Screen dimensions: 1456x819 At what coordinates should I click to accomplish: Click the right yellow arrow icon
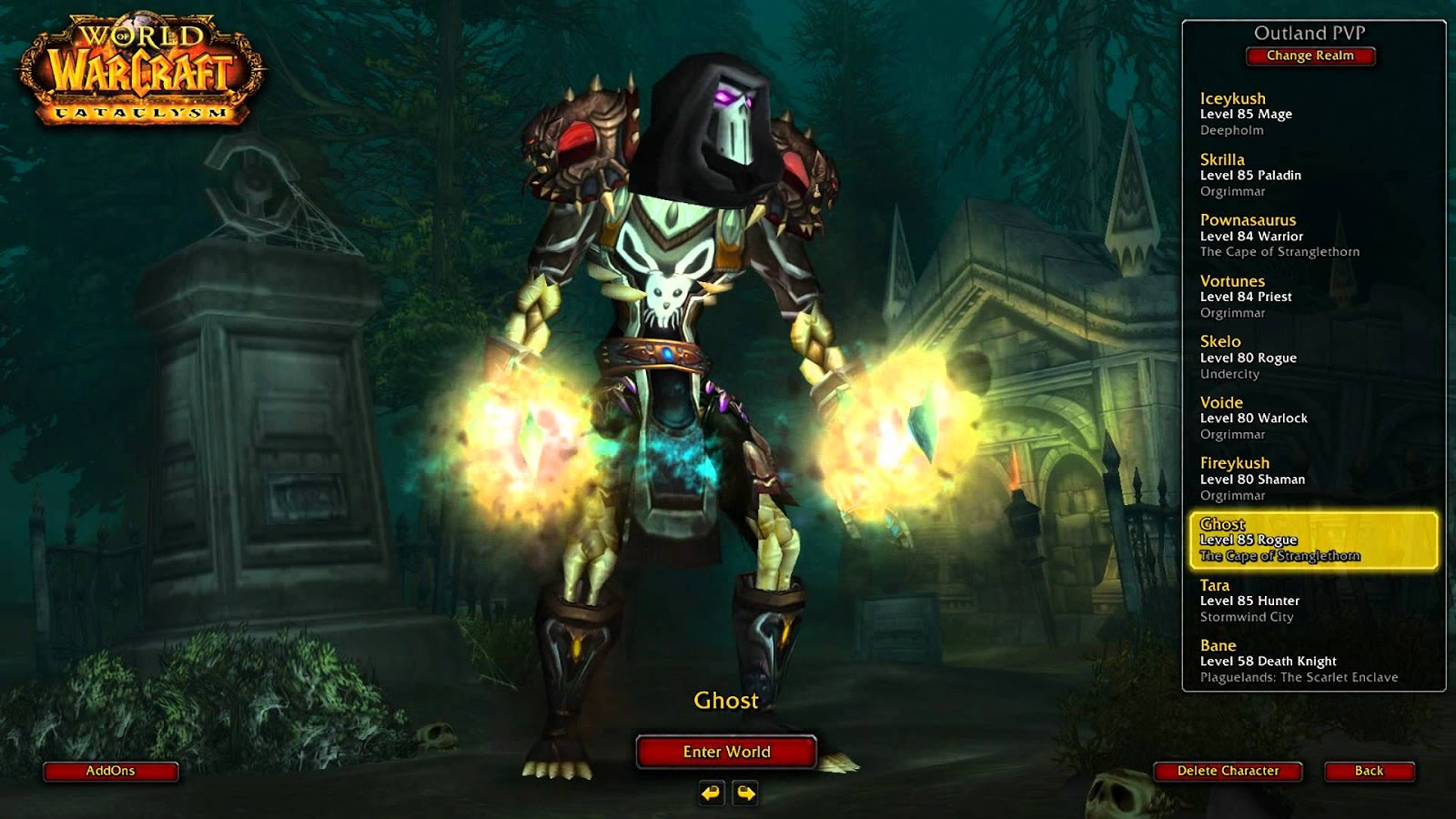click(745, 792)
